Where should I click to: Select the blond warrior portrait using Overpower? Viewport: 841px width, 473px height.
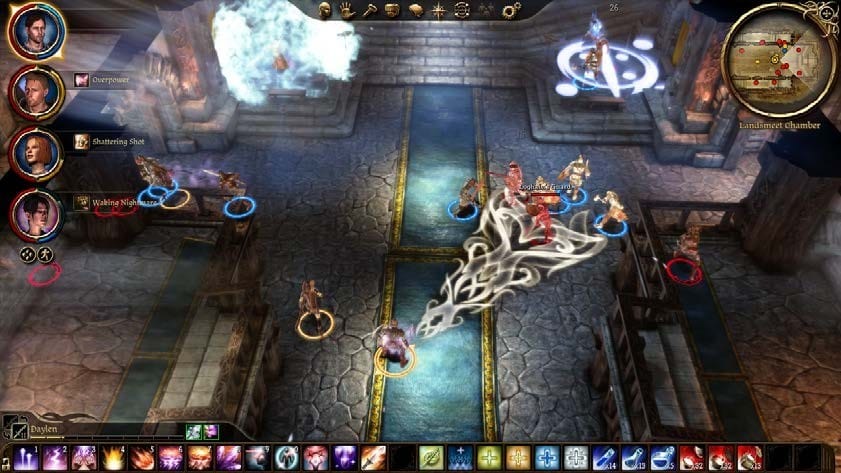[x=37, y=92]
